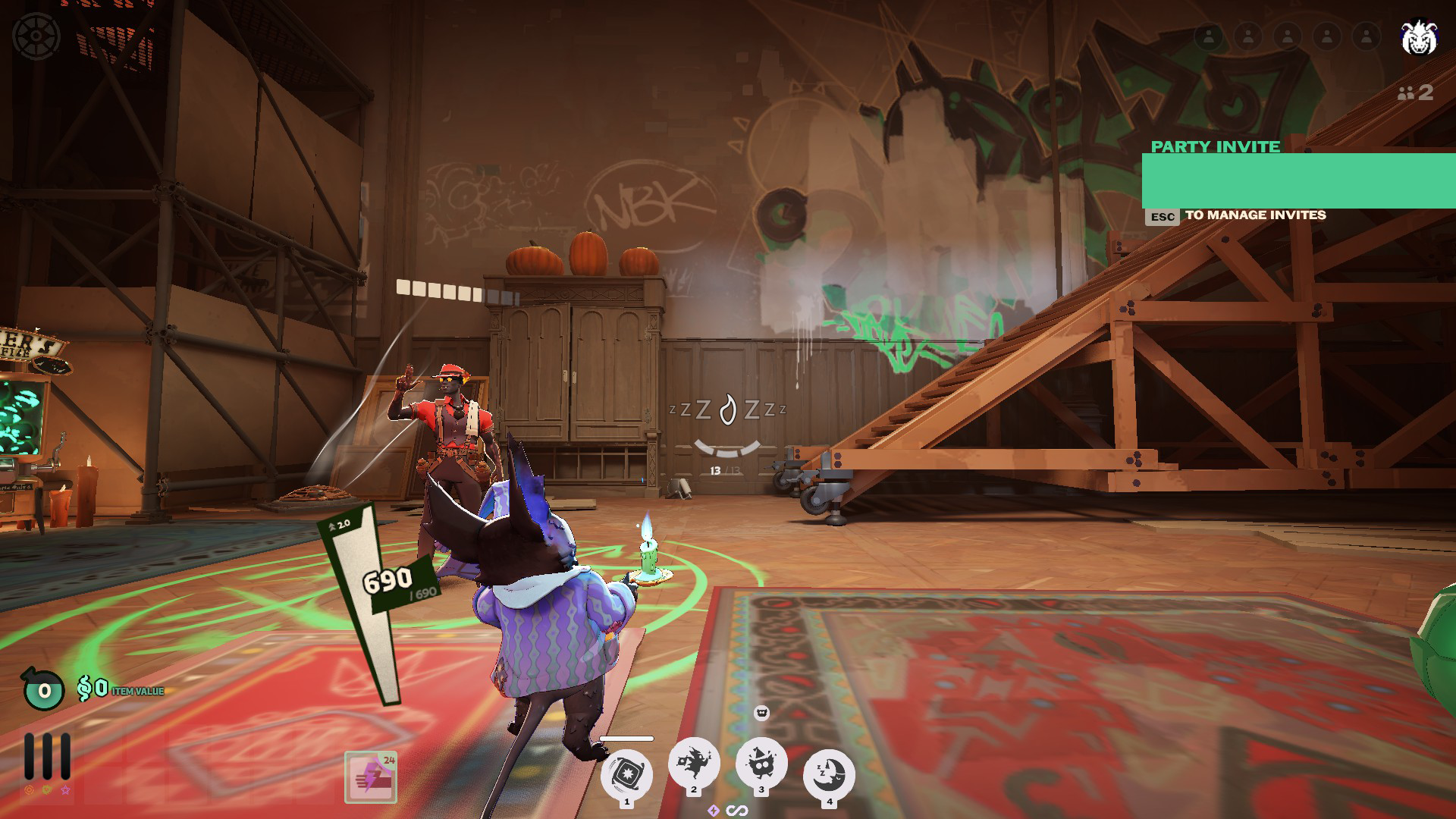Click the green bomb counter icon

(x=44, y=689)
